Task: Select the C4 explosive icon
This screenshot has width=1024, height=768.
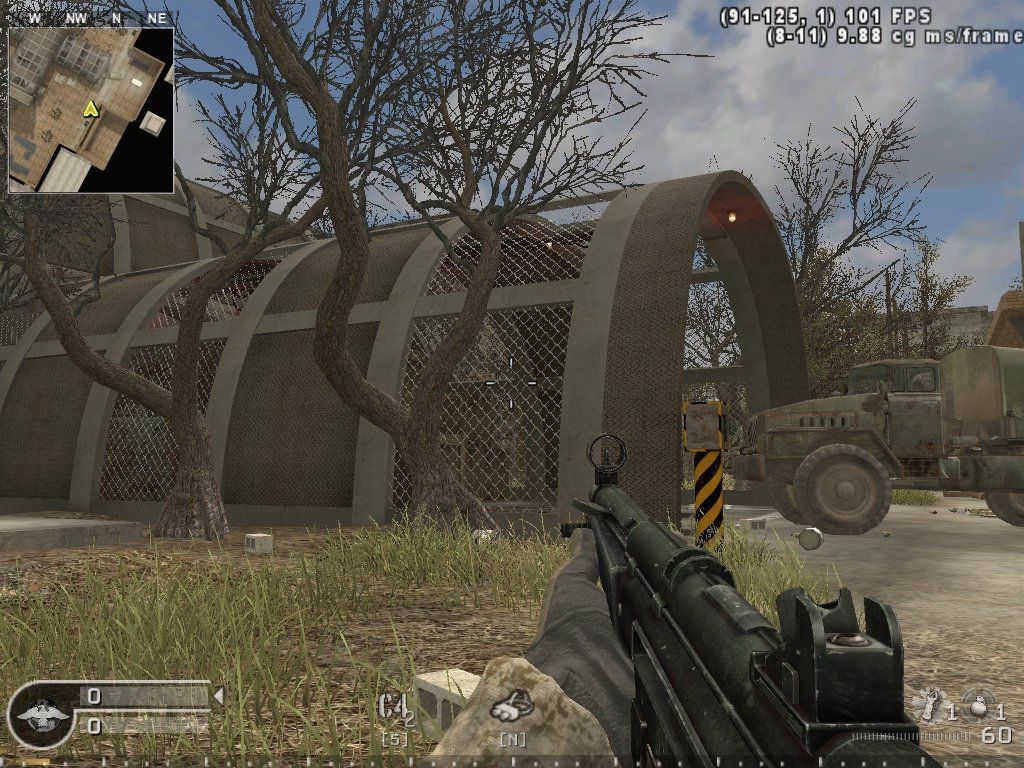Action: tap(394, 707)
